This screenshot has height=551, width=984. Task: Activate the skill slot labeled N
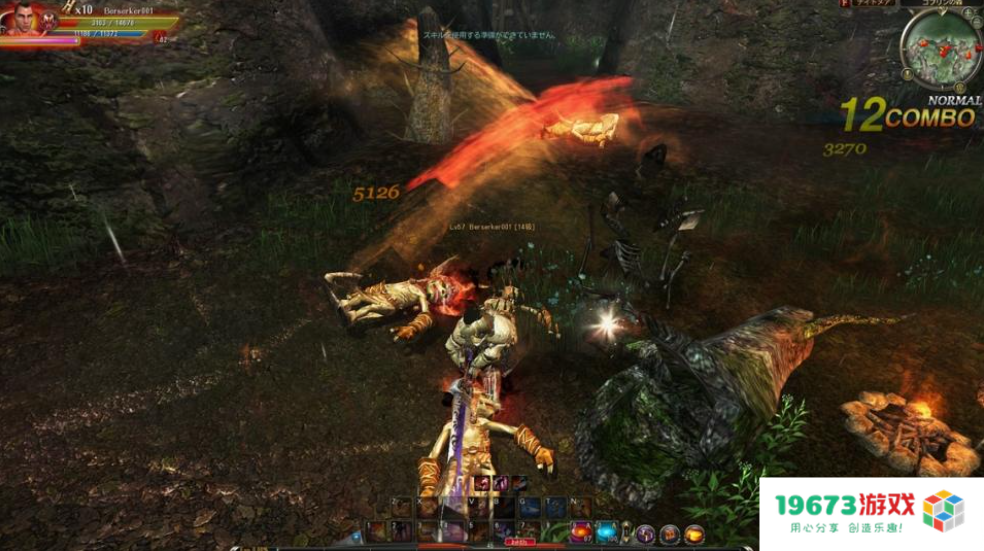pos(580,509)
